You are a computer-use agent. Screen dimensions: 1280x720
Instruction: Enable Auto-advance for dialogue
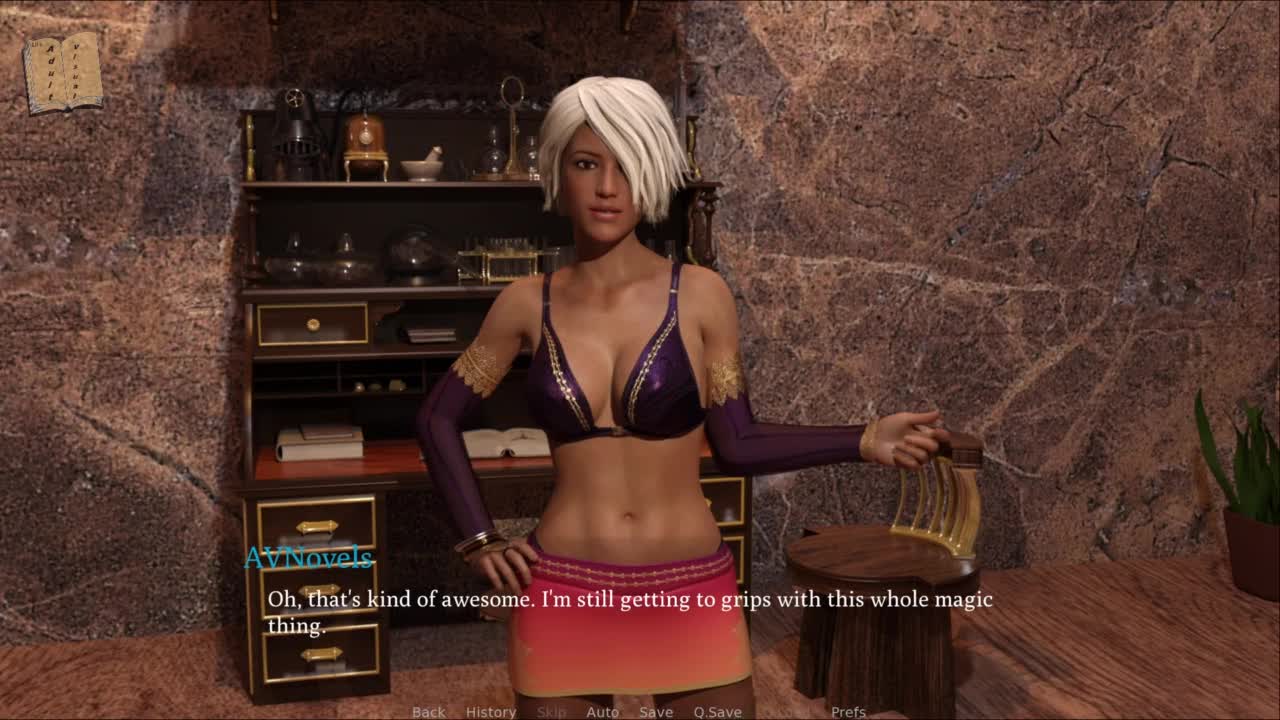tap(602, 712)
